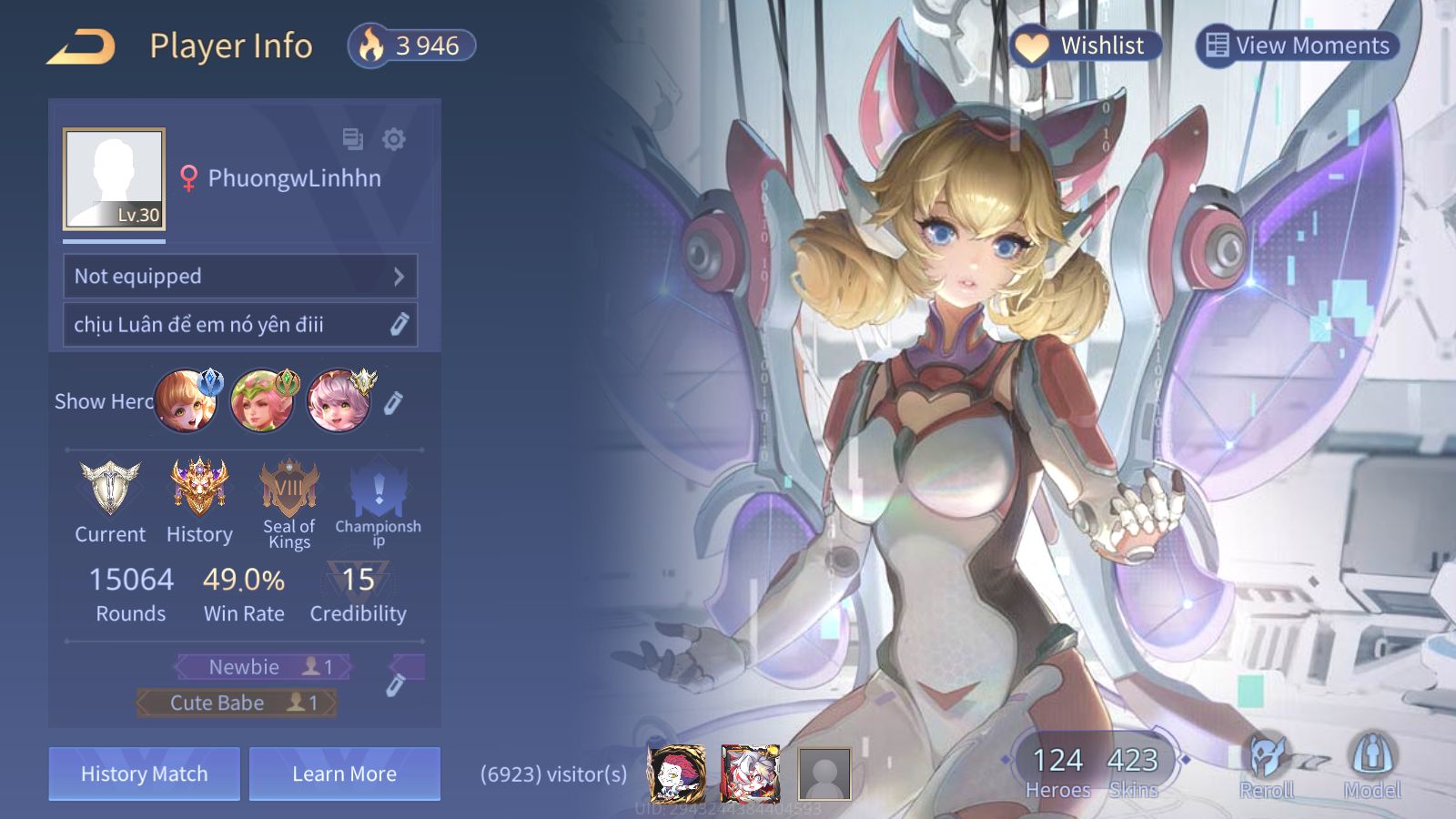Reroll the displayed skin

[1267, 766]
